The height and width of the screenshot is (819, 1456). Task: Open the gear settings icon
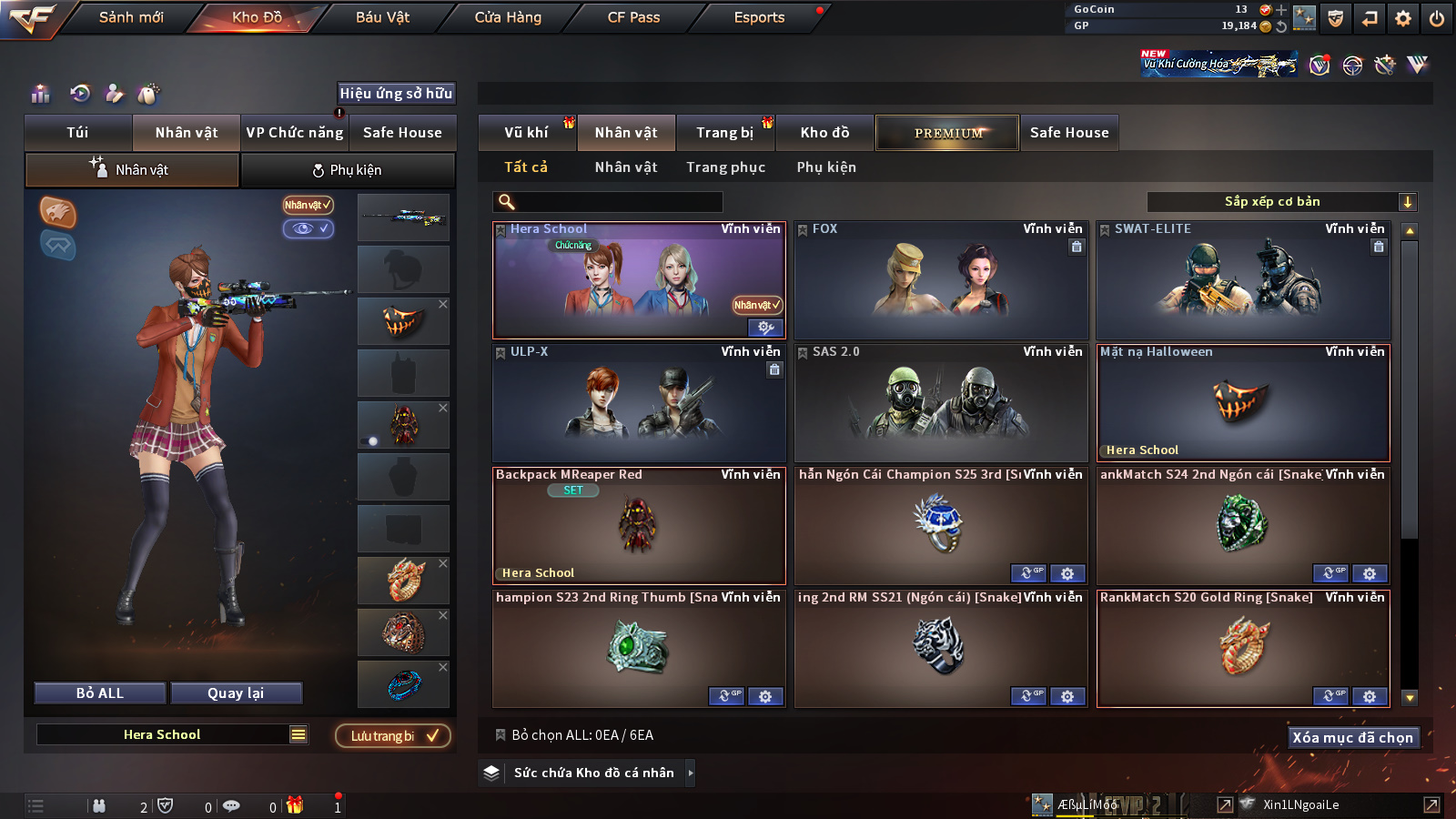coord(1403,18)
